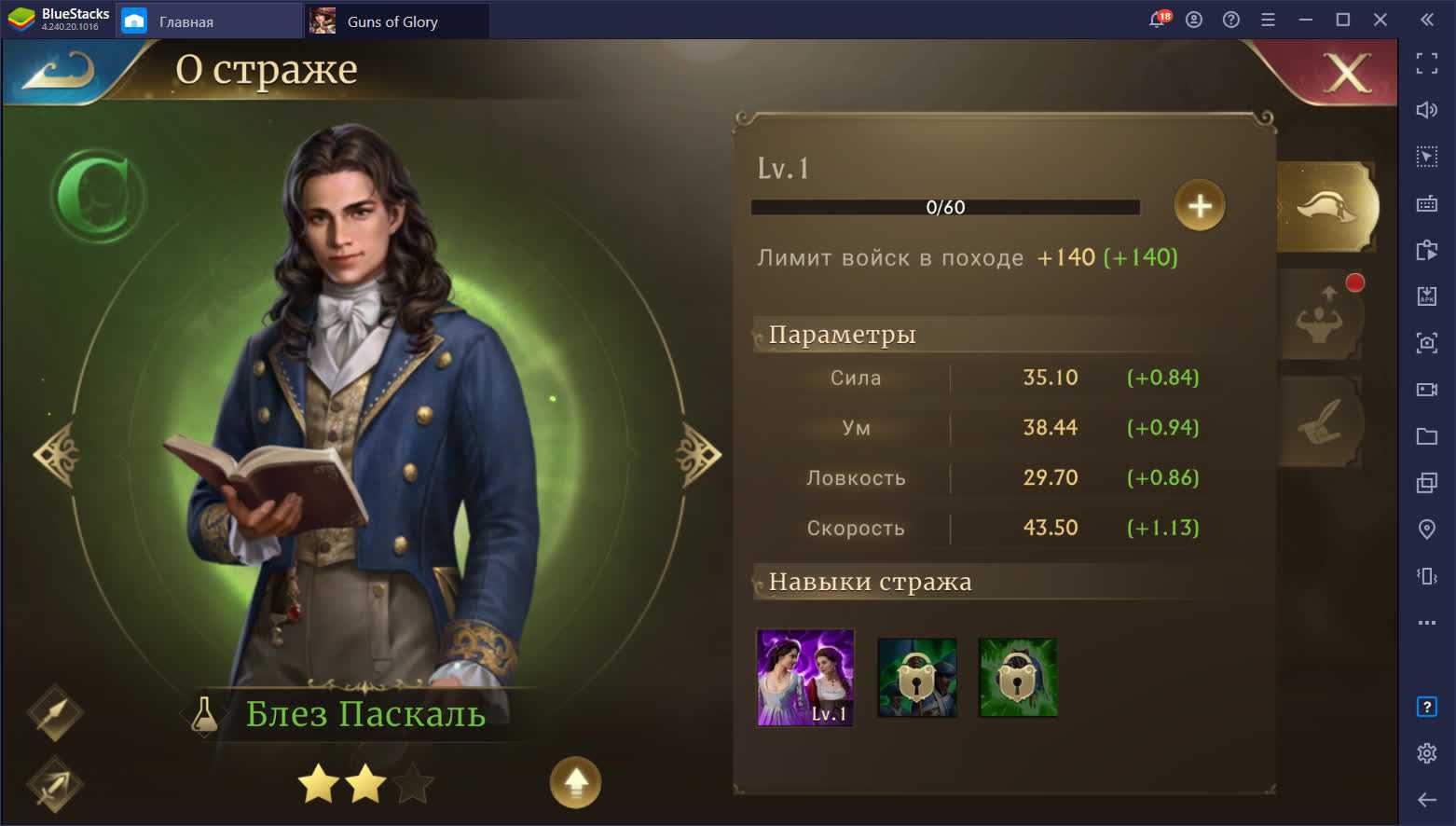1456x826 pixels.
Task: Select the Lv.1 two-women guard skill
Action: tap(805, 678)
